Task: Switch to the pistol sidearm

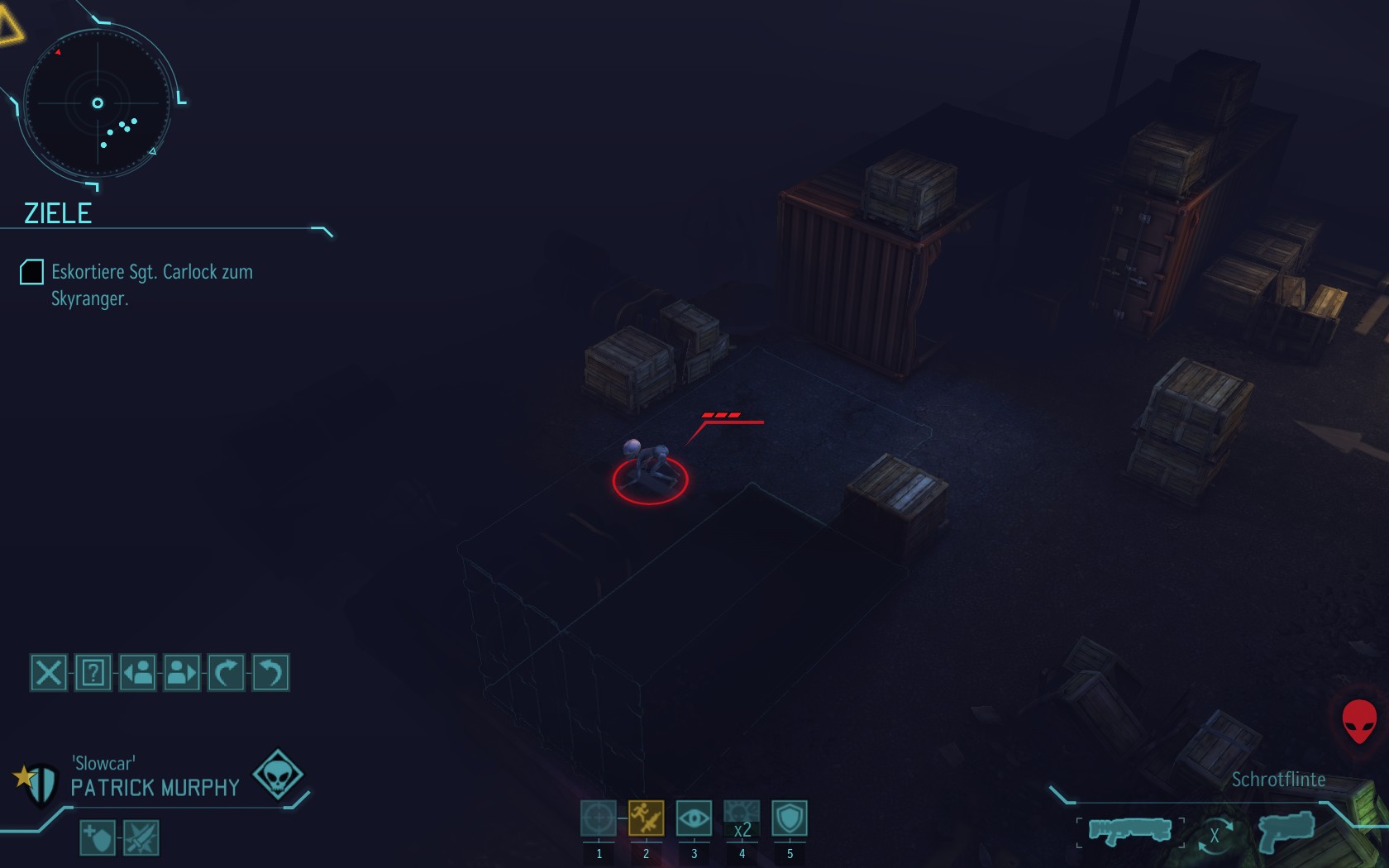Action: (x=1286, y=830)
